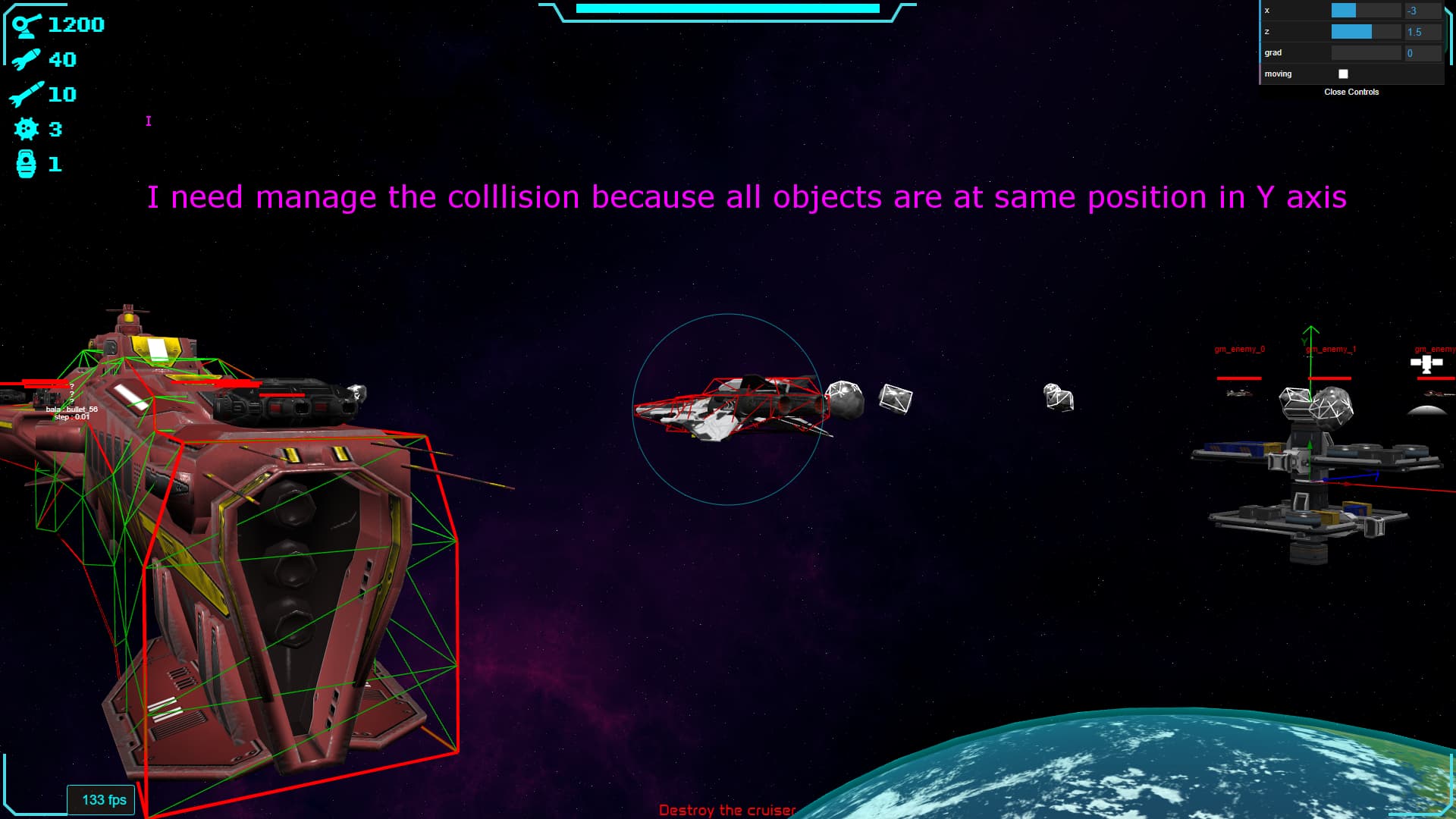Adjust the z slider in the controls panel
This screenshot has width=1456, height=819.
click(1366, 32)
